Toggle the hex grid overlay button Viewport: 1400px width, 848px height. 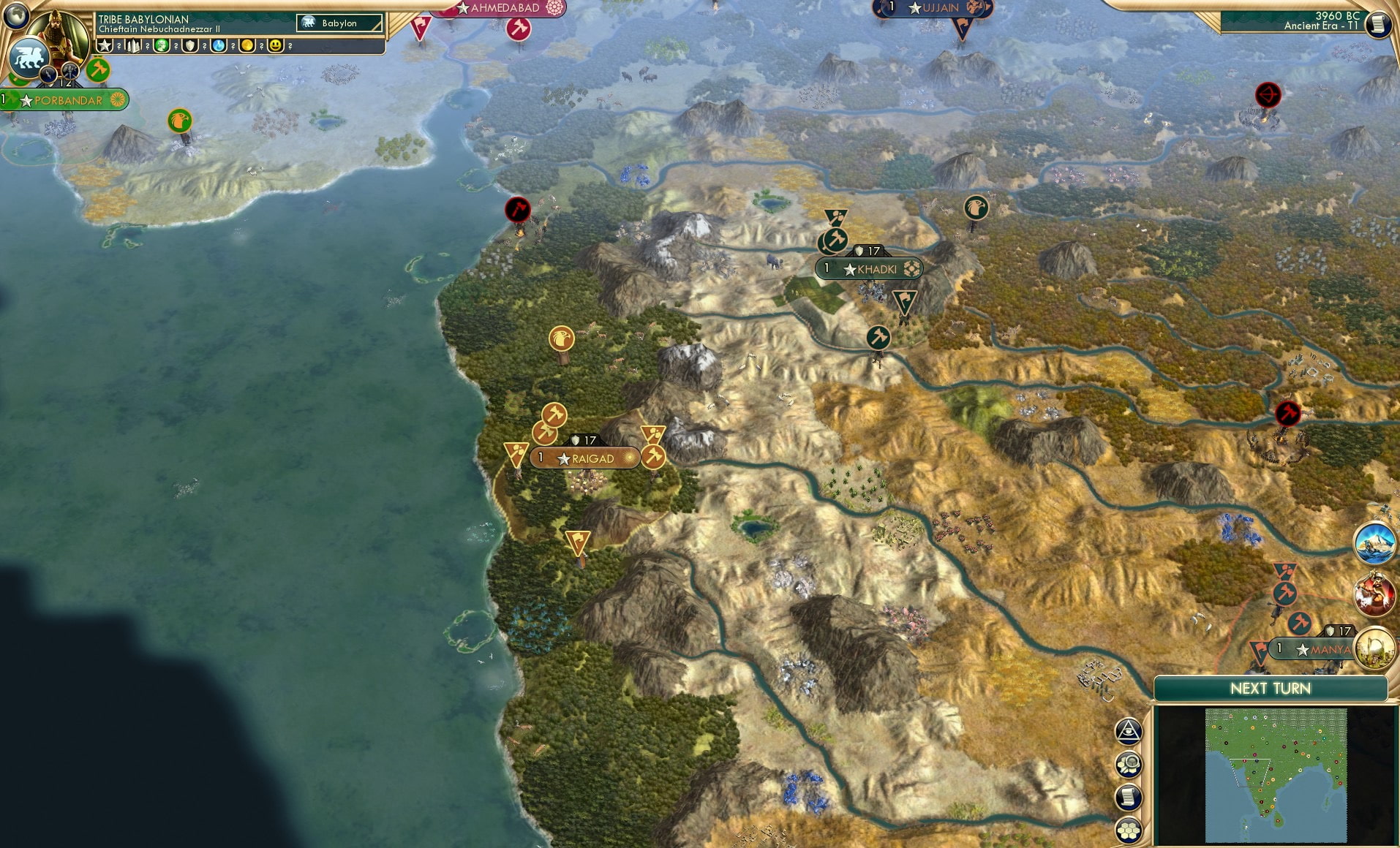coord(1128,829)
